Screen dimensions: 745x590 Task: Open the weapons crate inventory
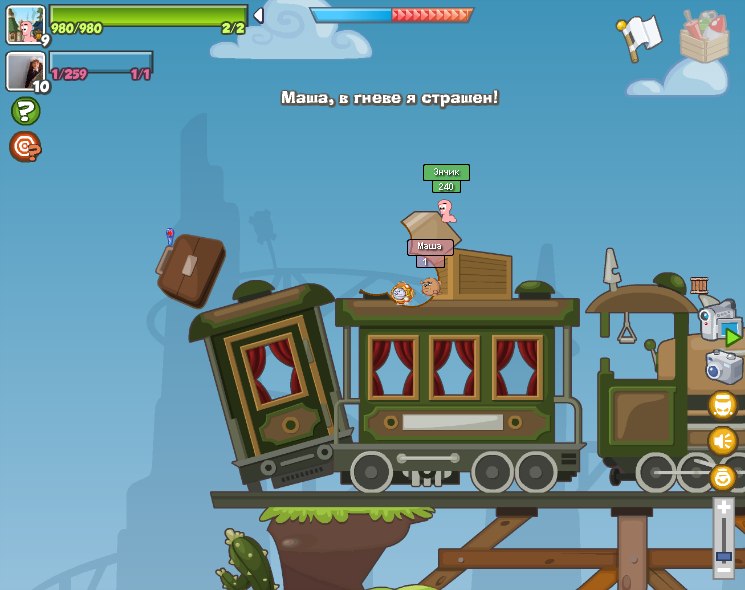point(704,37)
